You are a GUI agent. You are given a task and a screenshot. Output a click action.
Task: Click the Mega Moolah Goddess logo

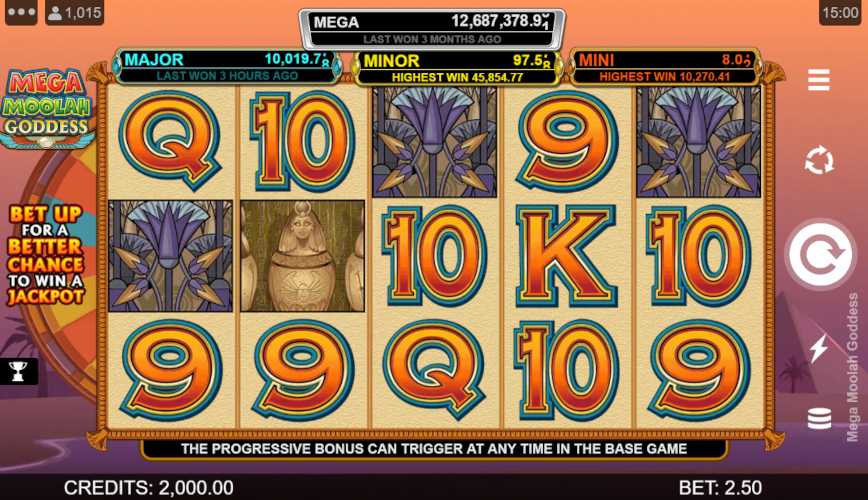tap(46, 108)
